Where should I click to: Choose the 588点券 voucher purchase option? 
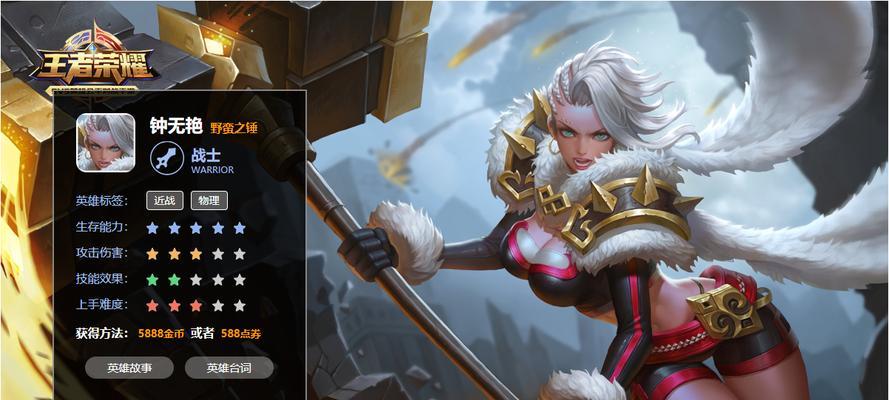point(241,333)
